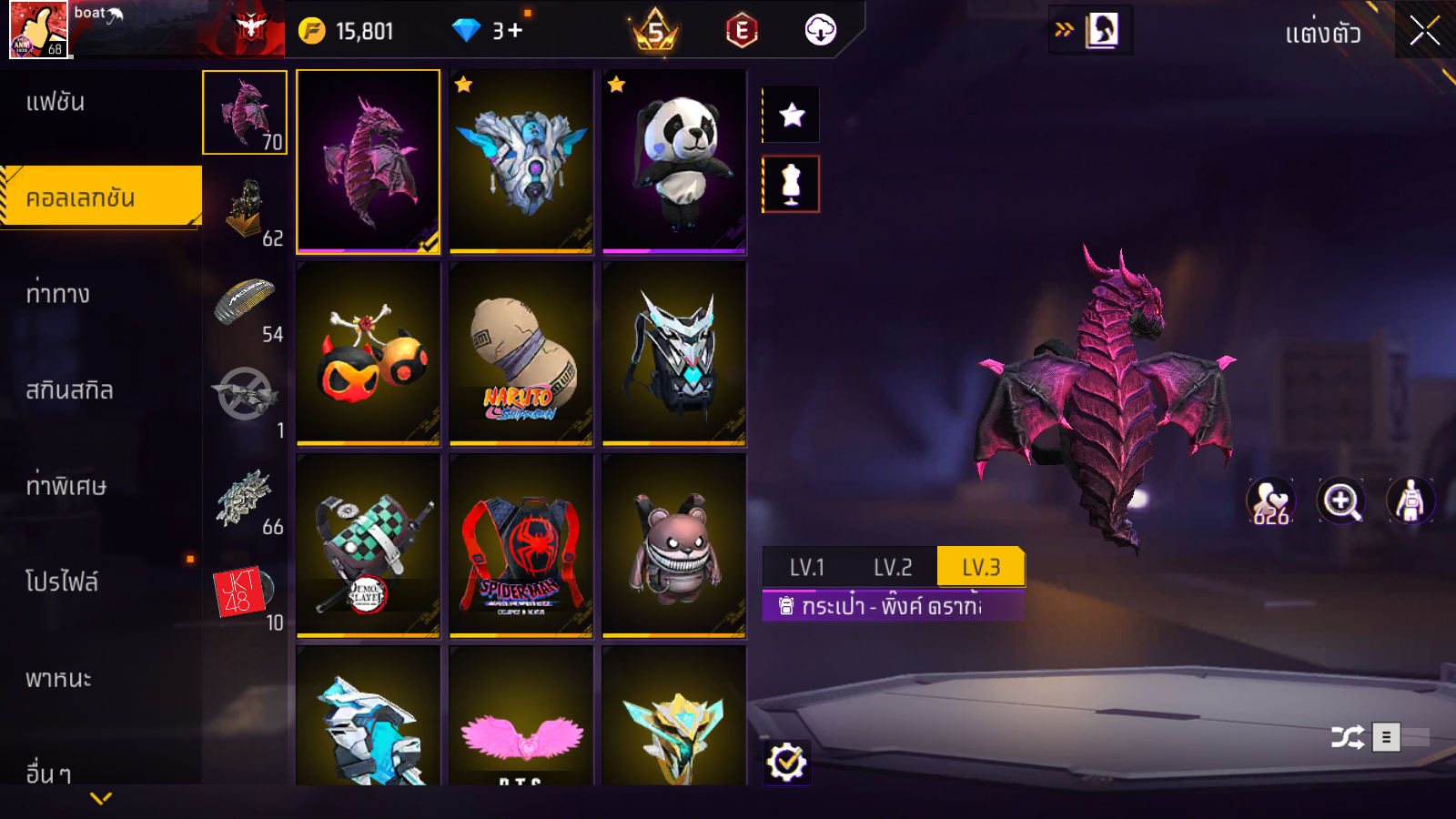Close the vault screen with the X
This screenshot has width=1456, height=819.
[1424, 31]
